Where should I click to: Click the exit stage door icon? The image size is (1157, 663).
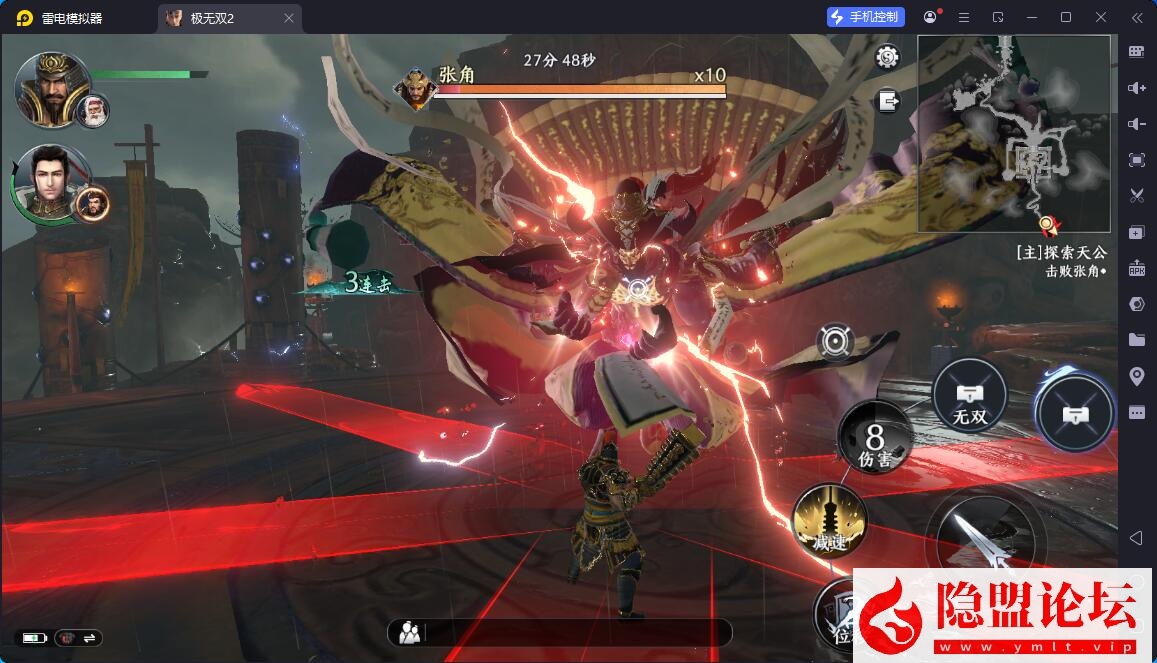(x=887, y=100)
